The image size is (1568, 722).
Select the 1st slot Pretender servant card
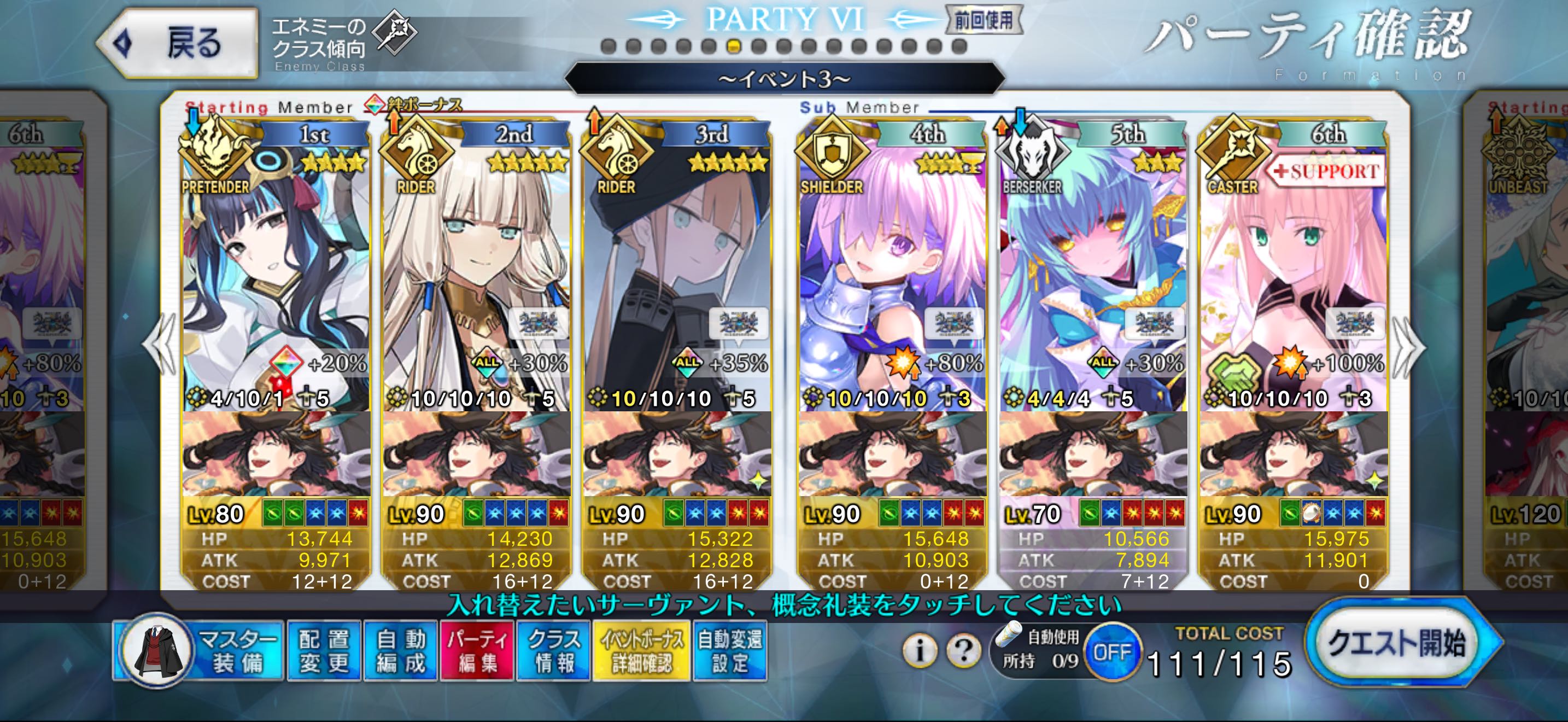[x=276, y=274]
